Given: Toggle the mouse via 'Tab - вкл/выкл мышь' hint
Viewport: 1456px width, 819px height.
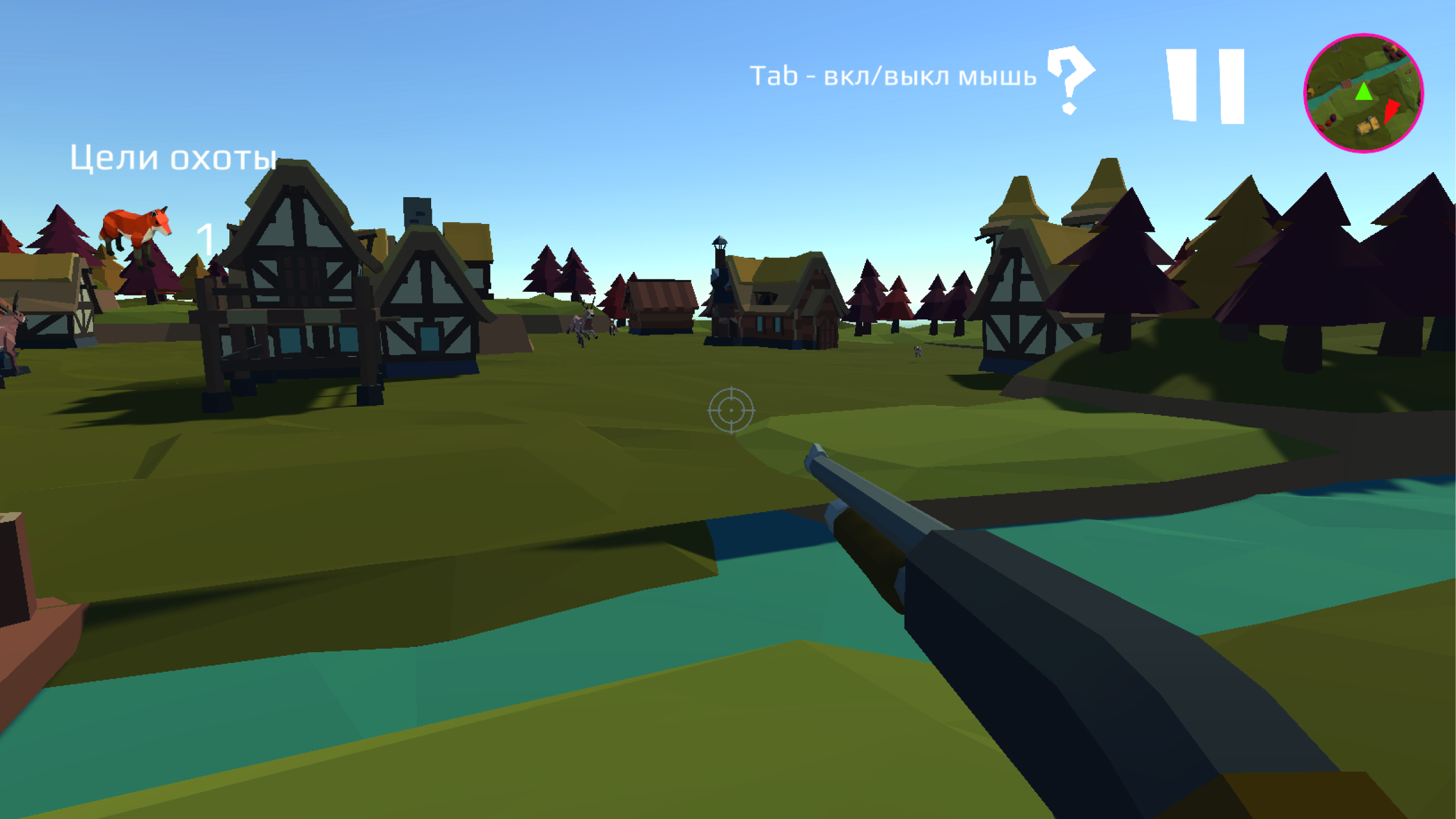Looking at the screenshot, I should pos(893,75).
